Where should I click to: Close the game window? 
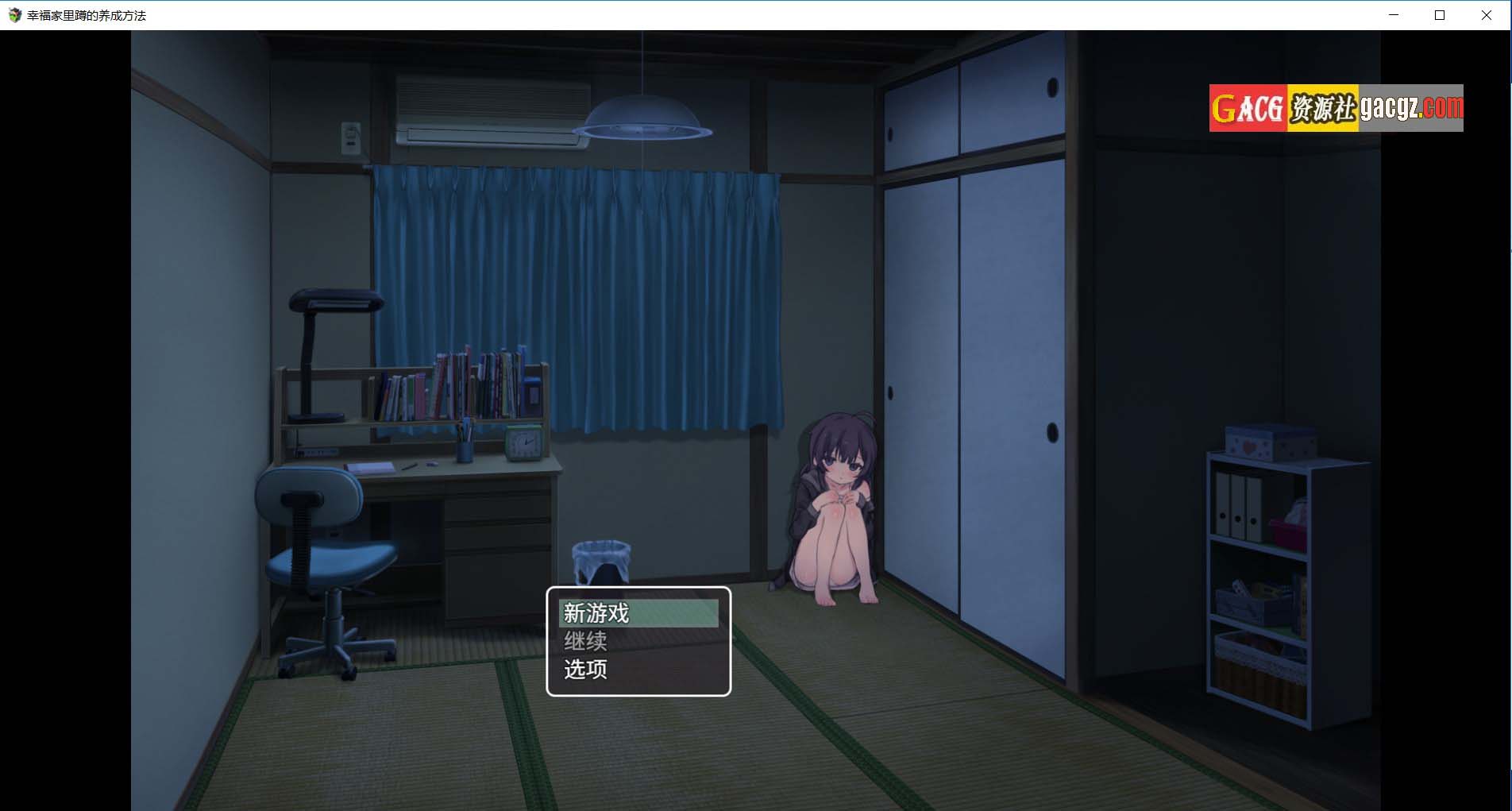coord(1486,15)
